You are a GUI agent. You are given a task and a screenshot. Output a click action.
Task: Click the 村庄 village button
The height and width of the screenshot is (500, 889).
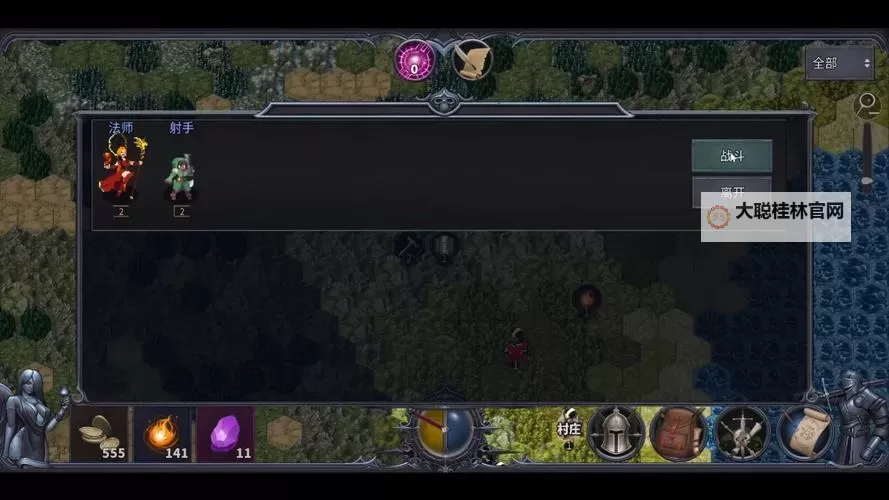click(568, 430)
